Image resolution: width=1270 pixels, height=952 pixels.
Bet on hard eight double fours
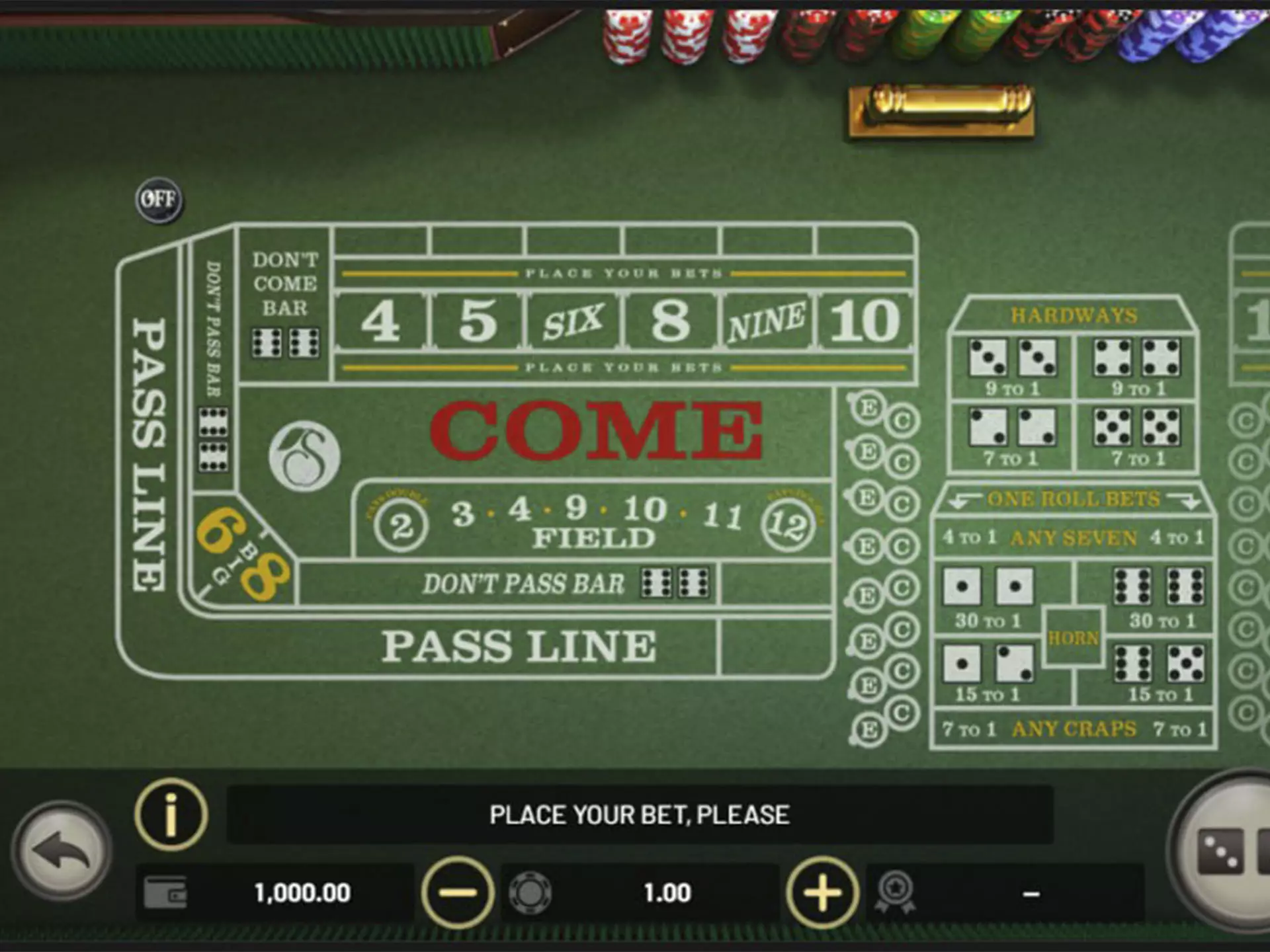coord(1137,366)
